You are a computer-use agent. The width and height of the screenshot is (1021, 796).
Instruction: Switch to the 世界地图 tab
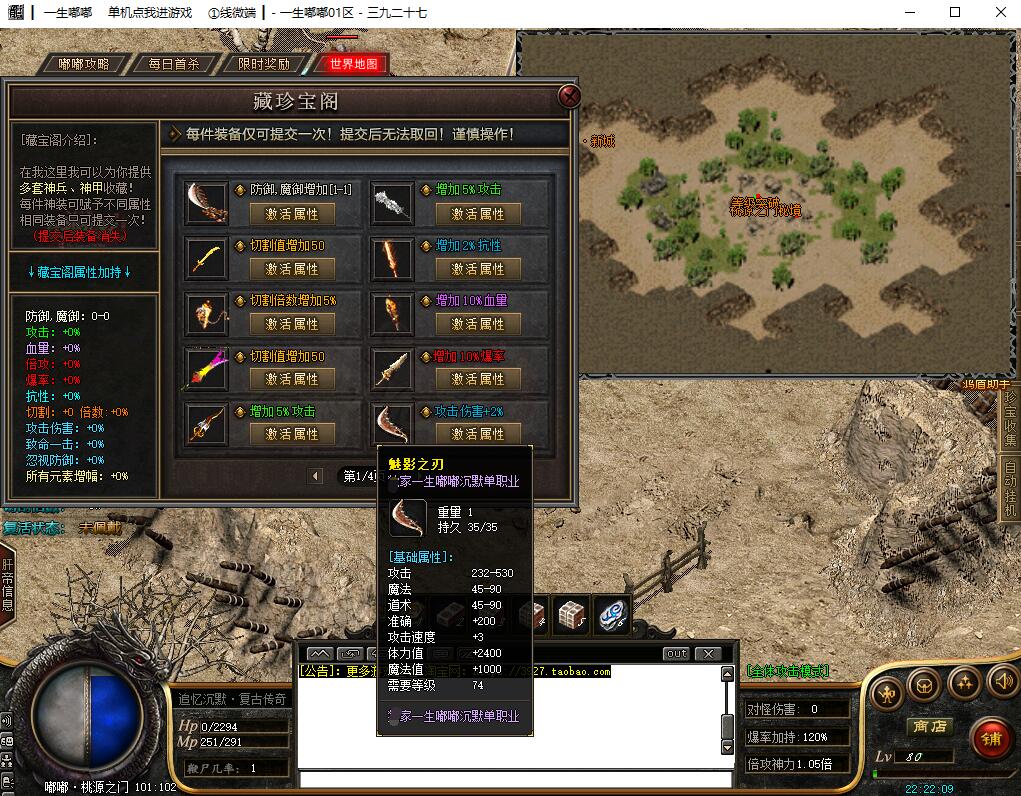pyautogui.click(x=353, y=64)
